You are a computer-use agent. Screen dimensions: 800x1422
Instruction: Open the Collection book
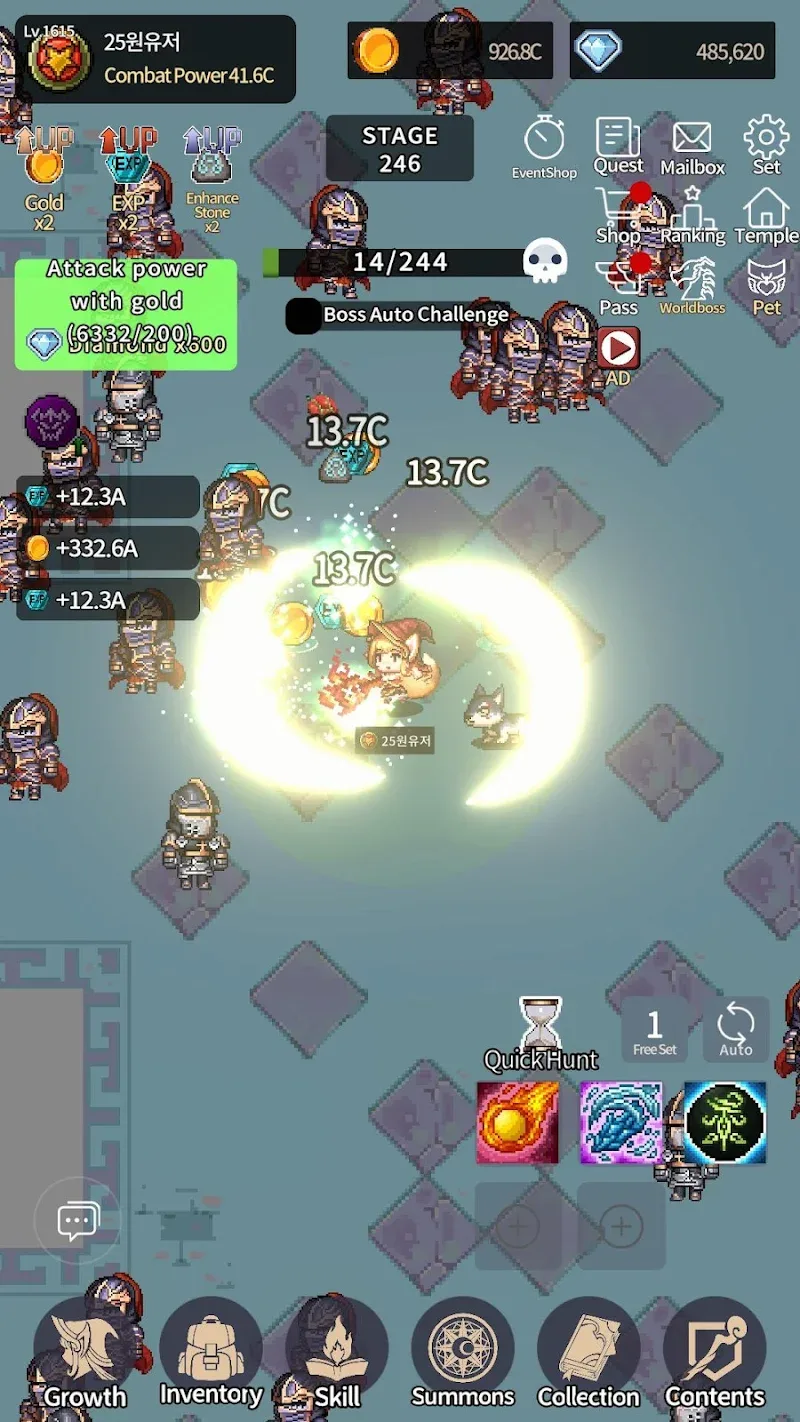(589, 1352)
